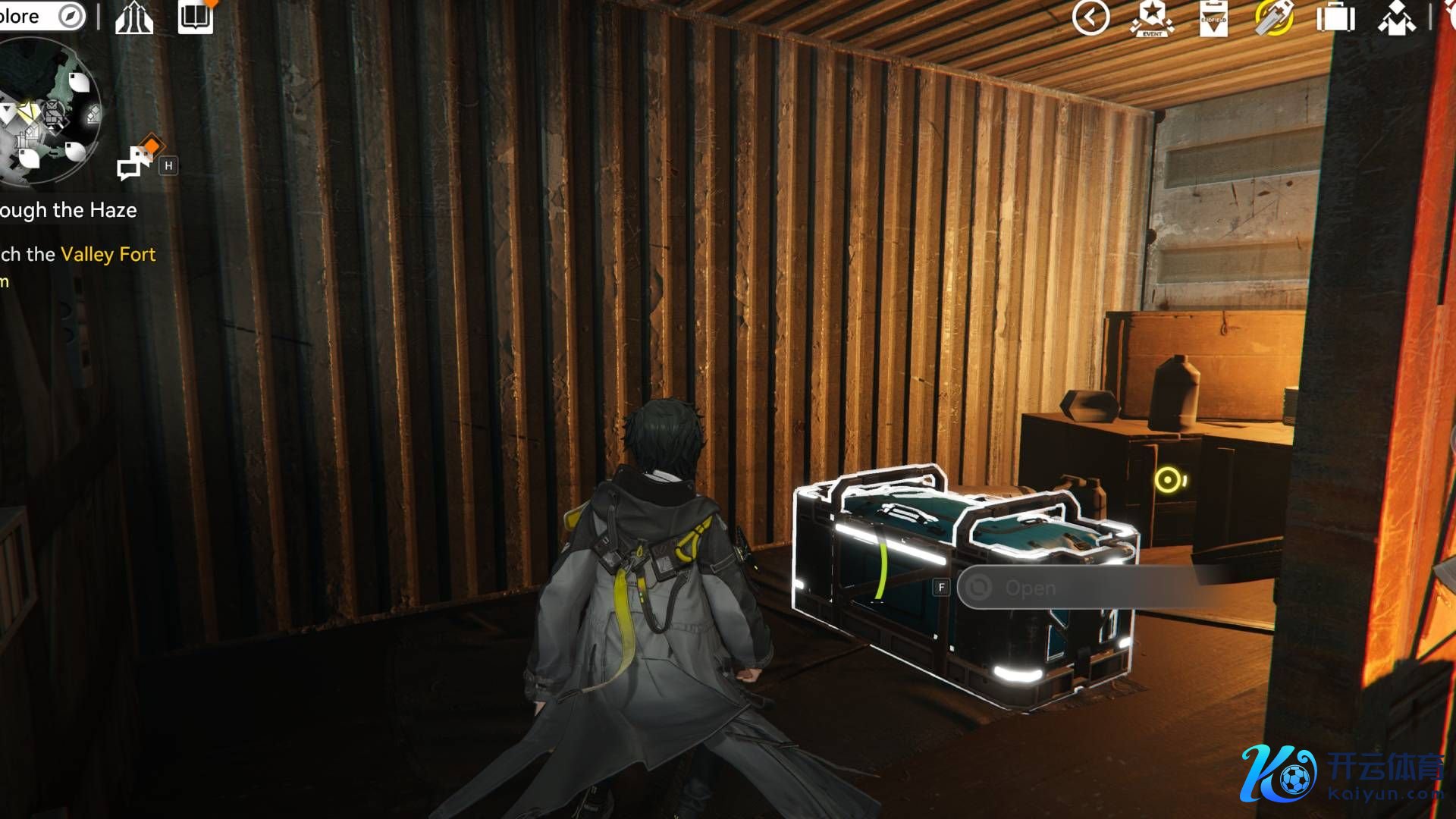Open the chest with the Open prompt
The width and height of the screenshot is (1456, 819).
(x=1030, y=588)
